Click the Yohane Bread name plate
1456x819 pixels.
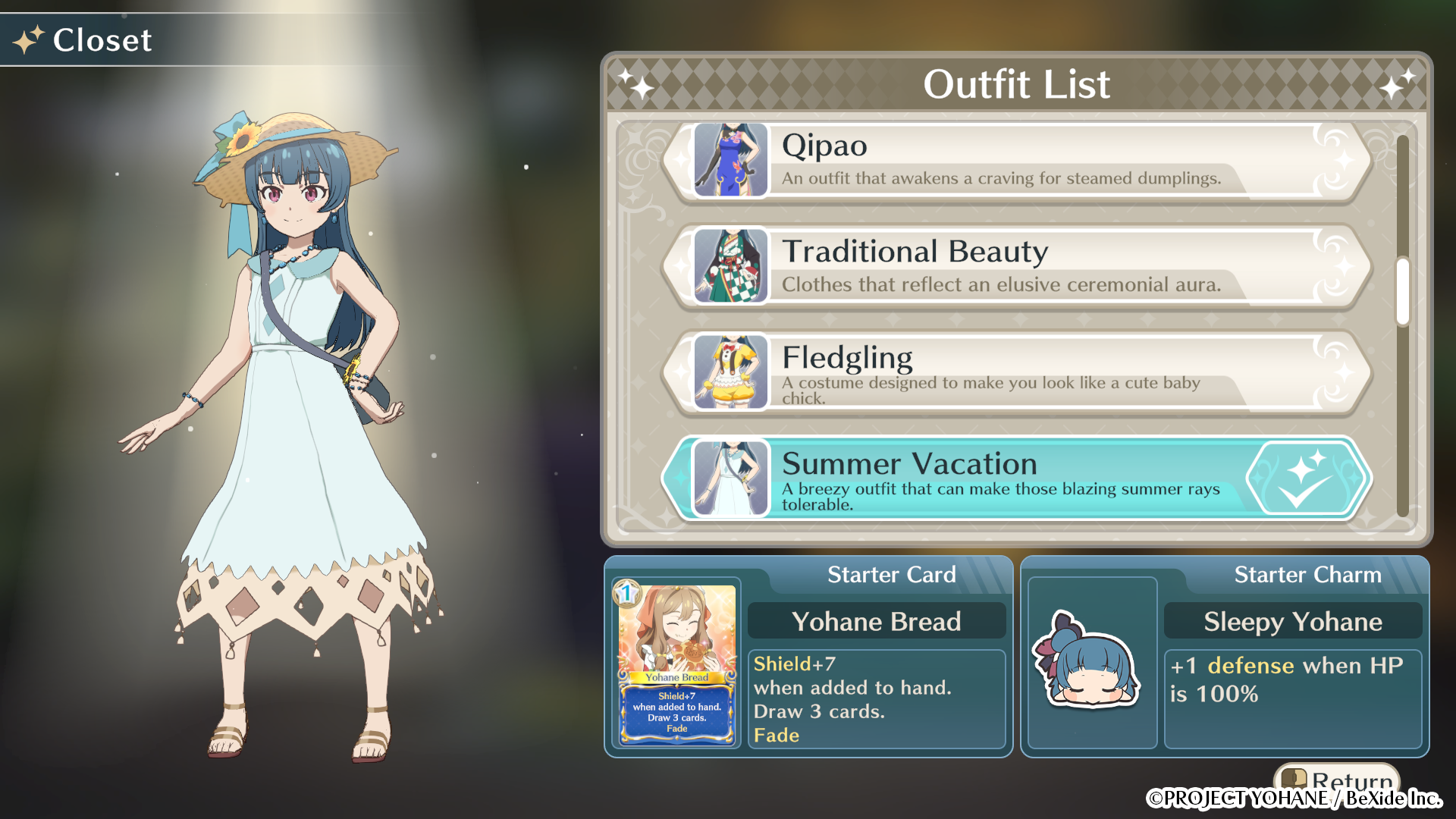point(877,621)
